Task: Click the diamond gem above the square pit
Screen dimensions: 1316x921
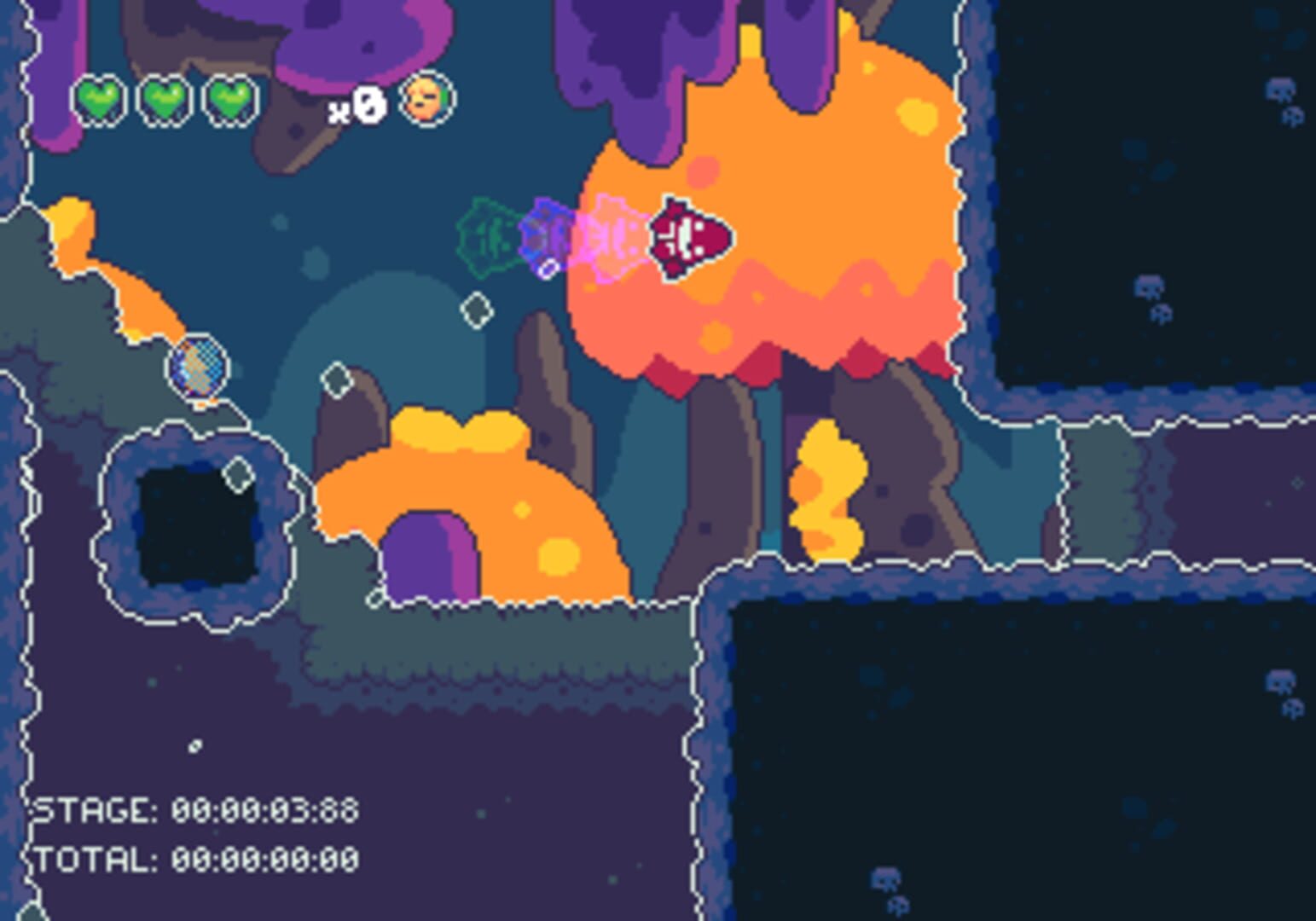Action: click(237, 474)
